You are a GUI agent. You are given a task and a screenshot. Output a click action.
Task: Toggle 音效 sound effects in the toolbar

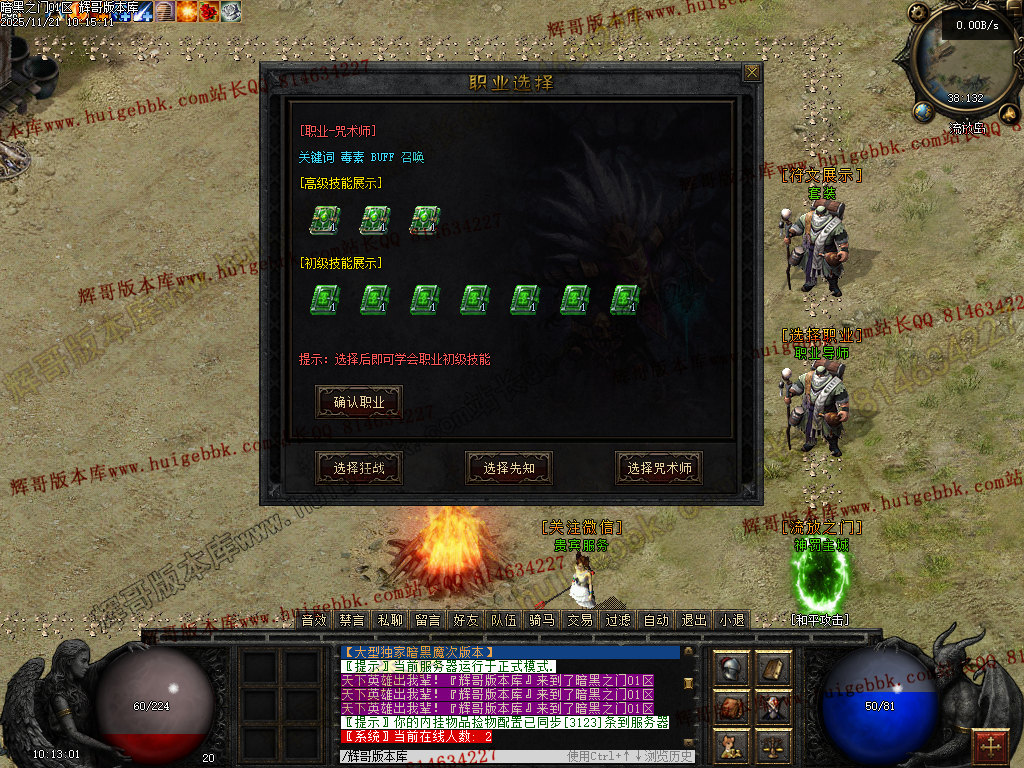(x=314, y=620)
